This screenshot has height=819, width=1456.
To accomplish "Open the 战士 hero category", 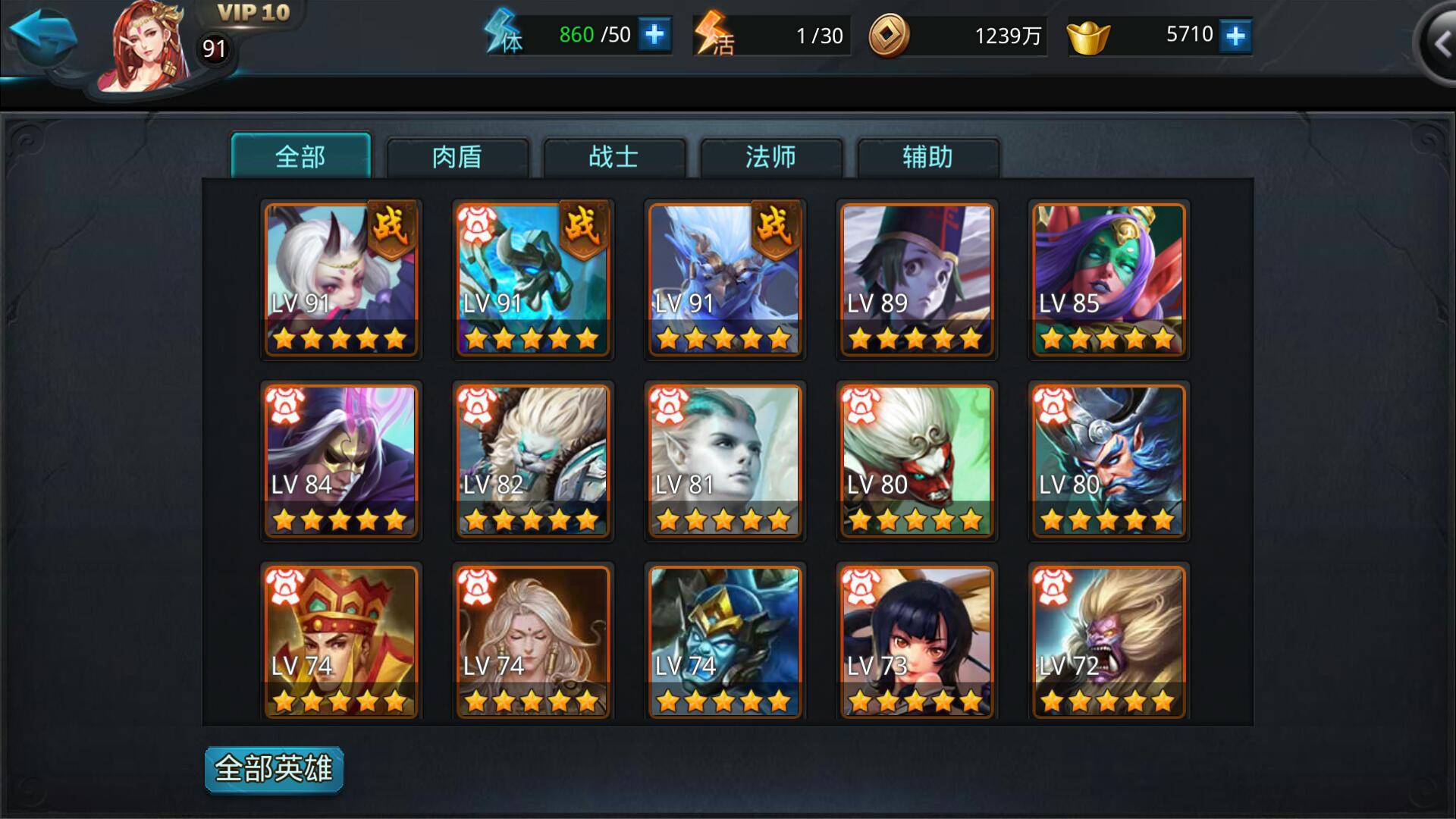I will coord(613,157).
